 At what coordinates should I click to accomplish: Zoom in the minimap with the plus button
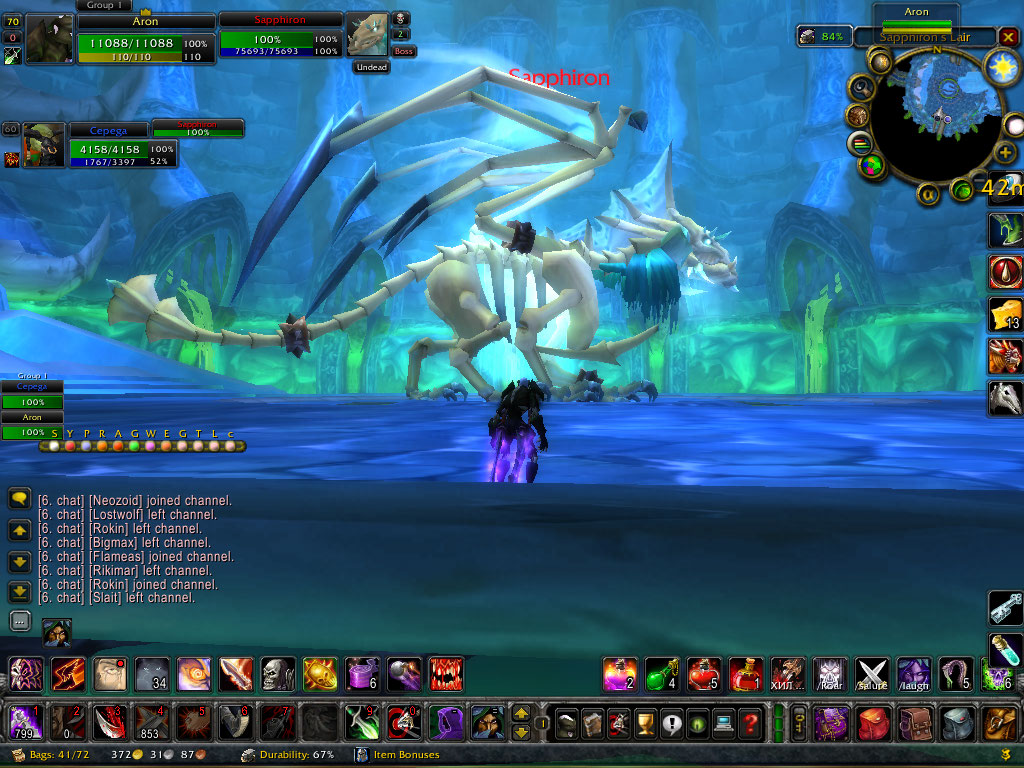[x=1005, y=152]
